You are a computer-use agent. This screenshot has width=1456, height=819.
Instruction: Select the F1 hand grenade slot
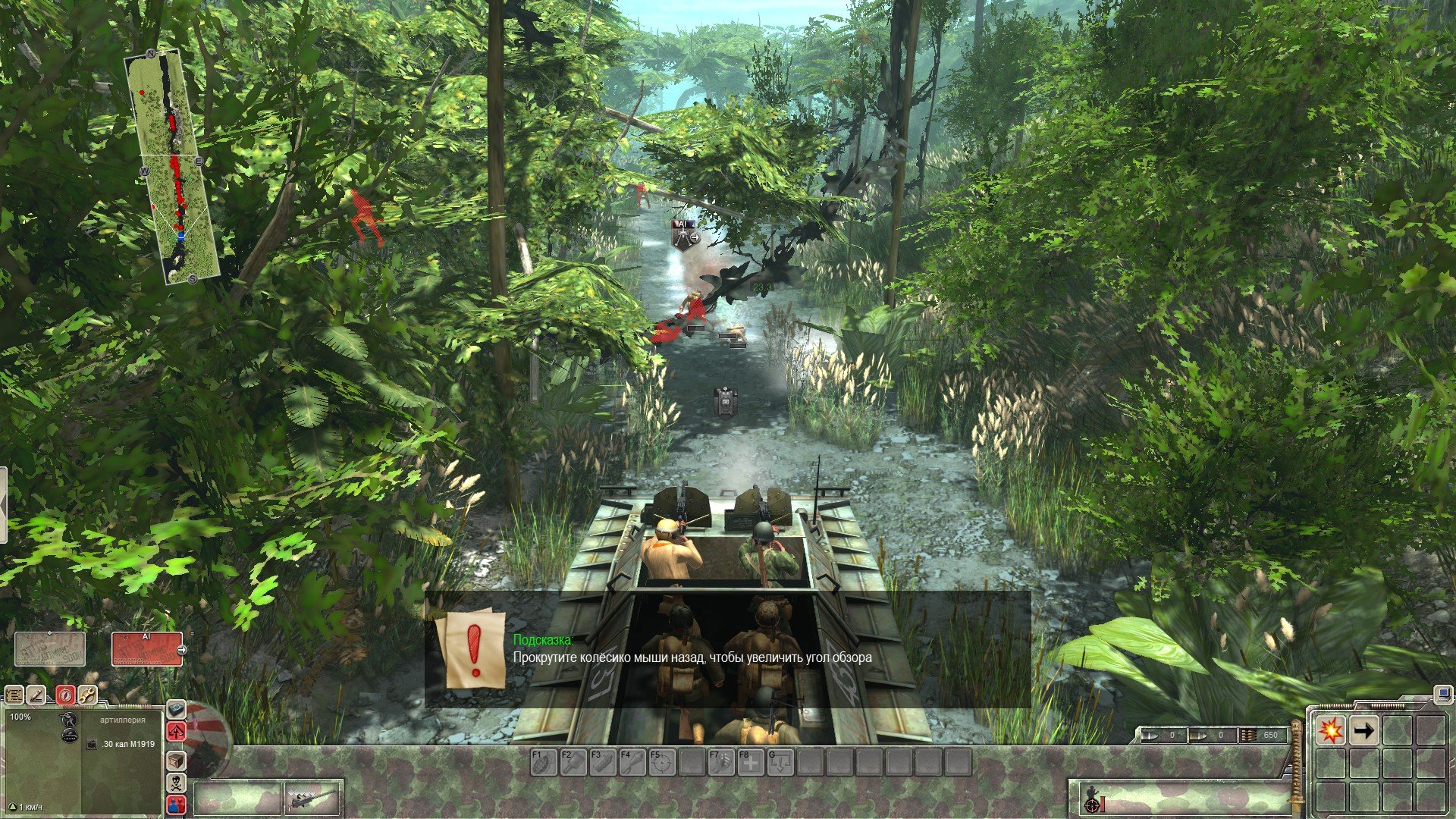click(544, 762)
